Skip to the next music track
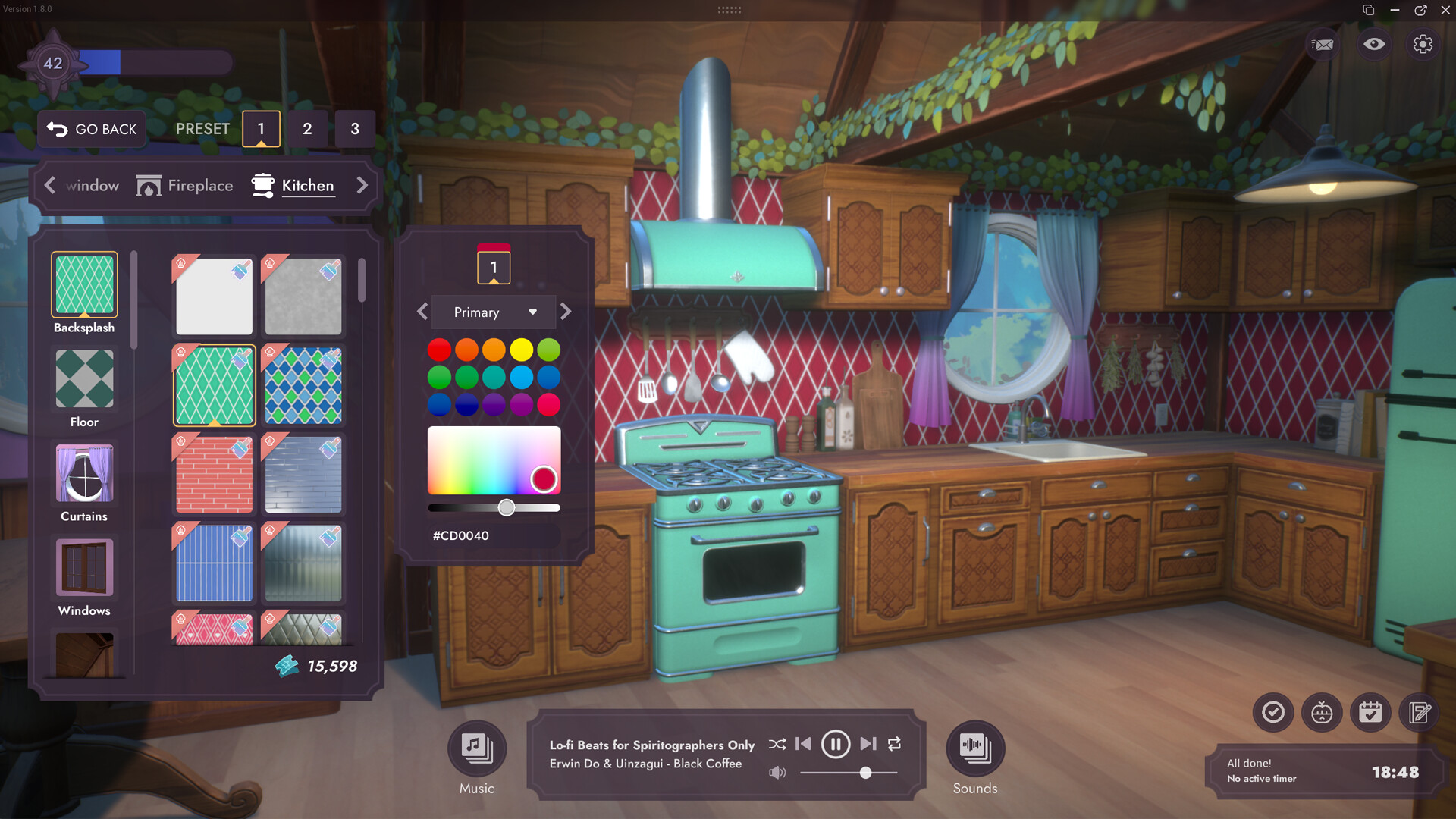This screenshot has height=819, width=1456. (868, 745)
